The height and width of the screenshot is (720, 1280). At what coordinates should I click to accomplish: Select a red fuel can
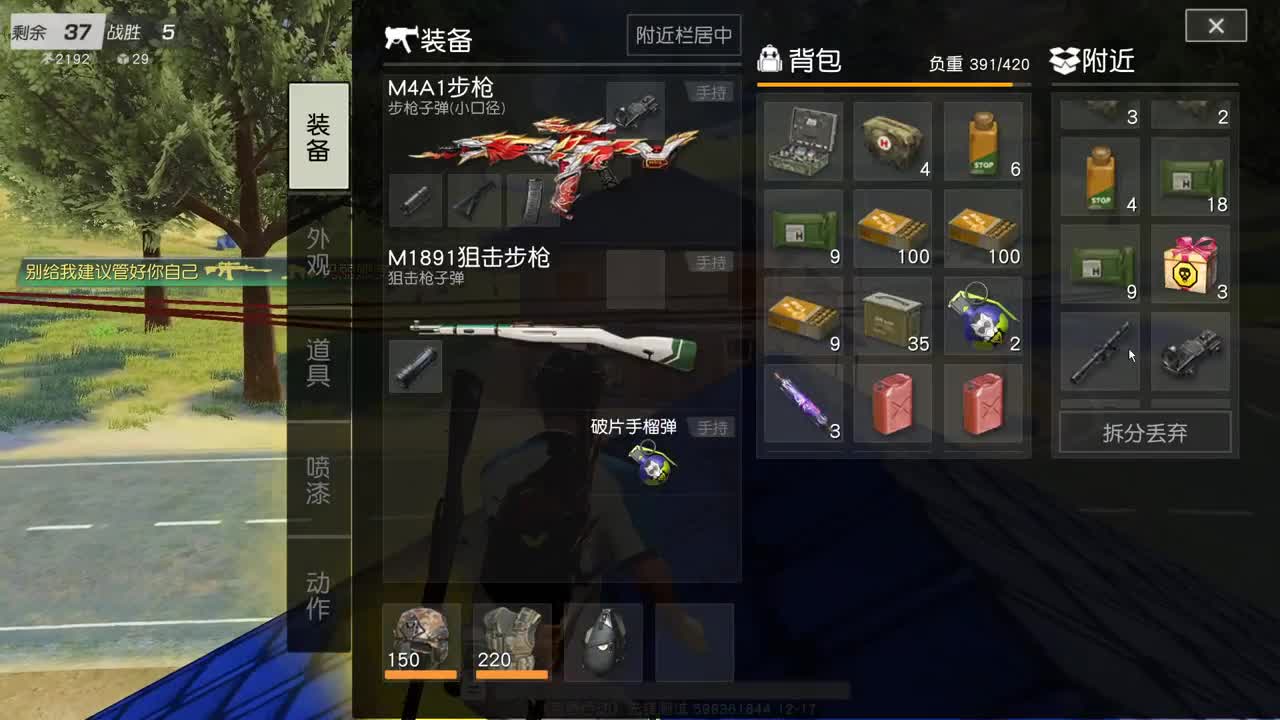coord(893,402)
